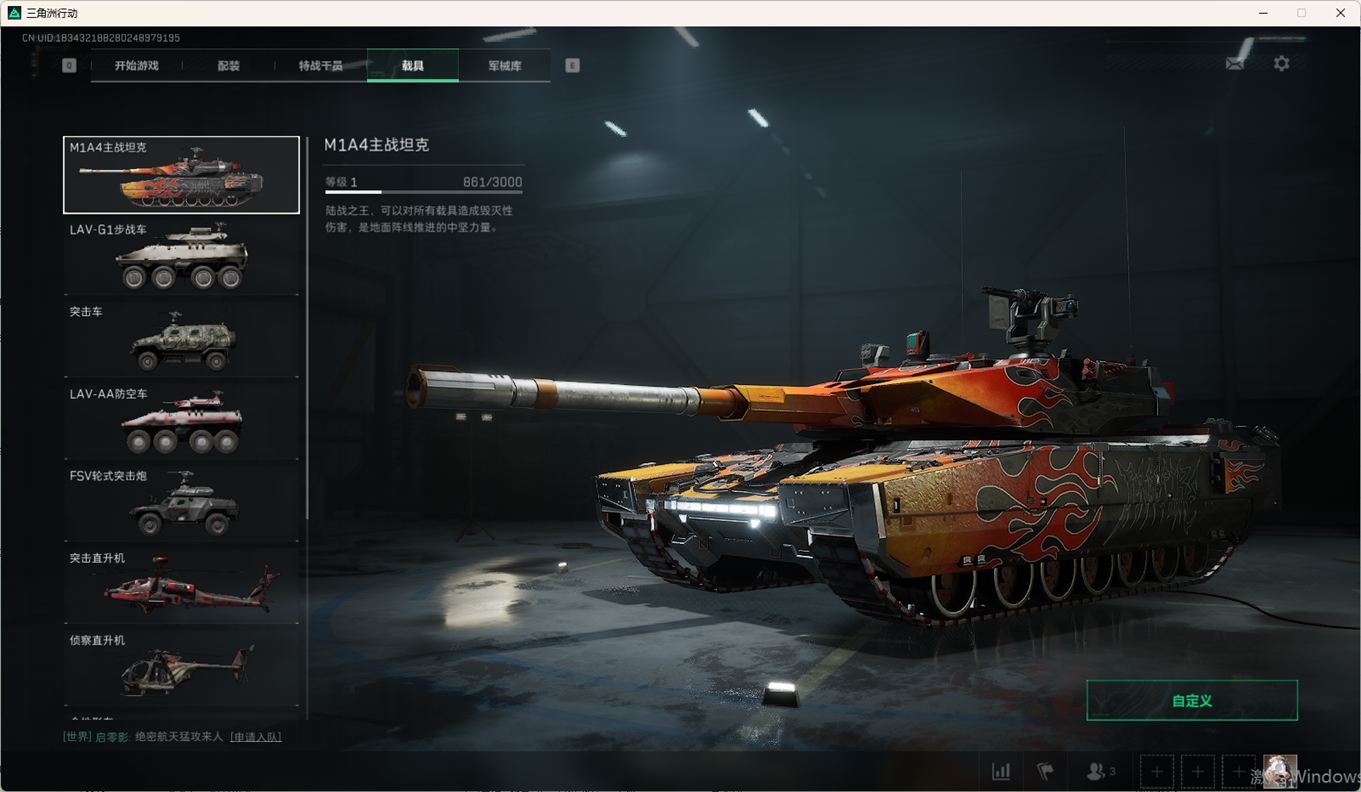Open the gear settings icon
Image resolution: width=1361 pixels, height=792 pixels.
pos(1281,63)
